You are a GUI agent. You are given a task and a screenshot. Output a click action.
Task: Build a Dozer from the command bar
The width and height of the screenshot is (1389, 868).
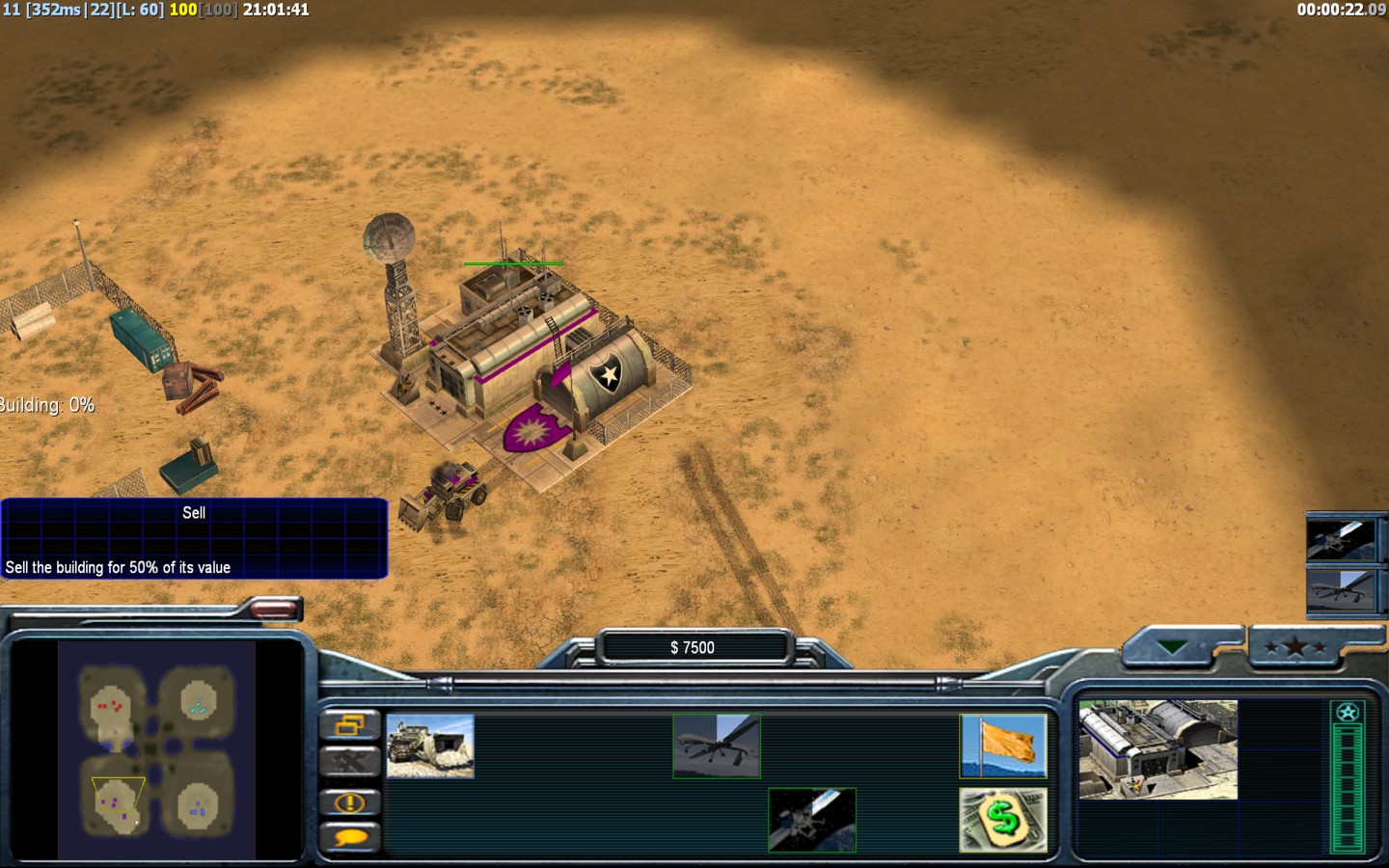point(430,746)
